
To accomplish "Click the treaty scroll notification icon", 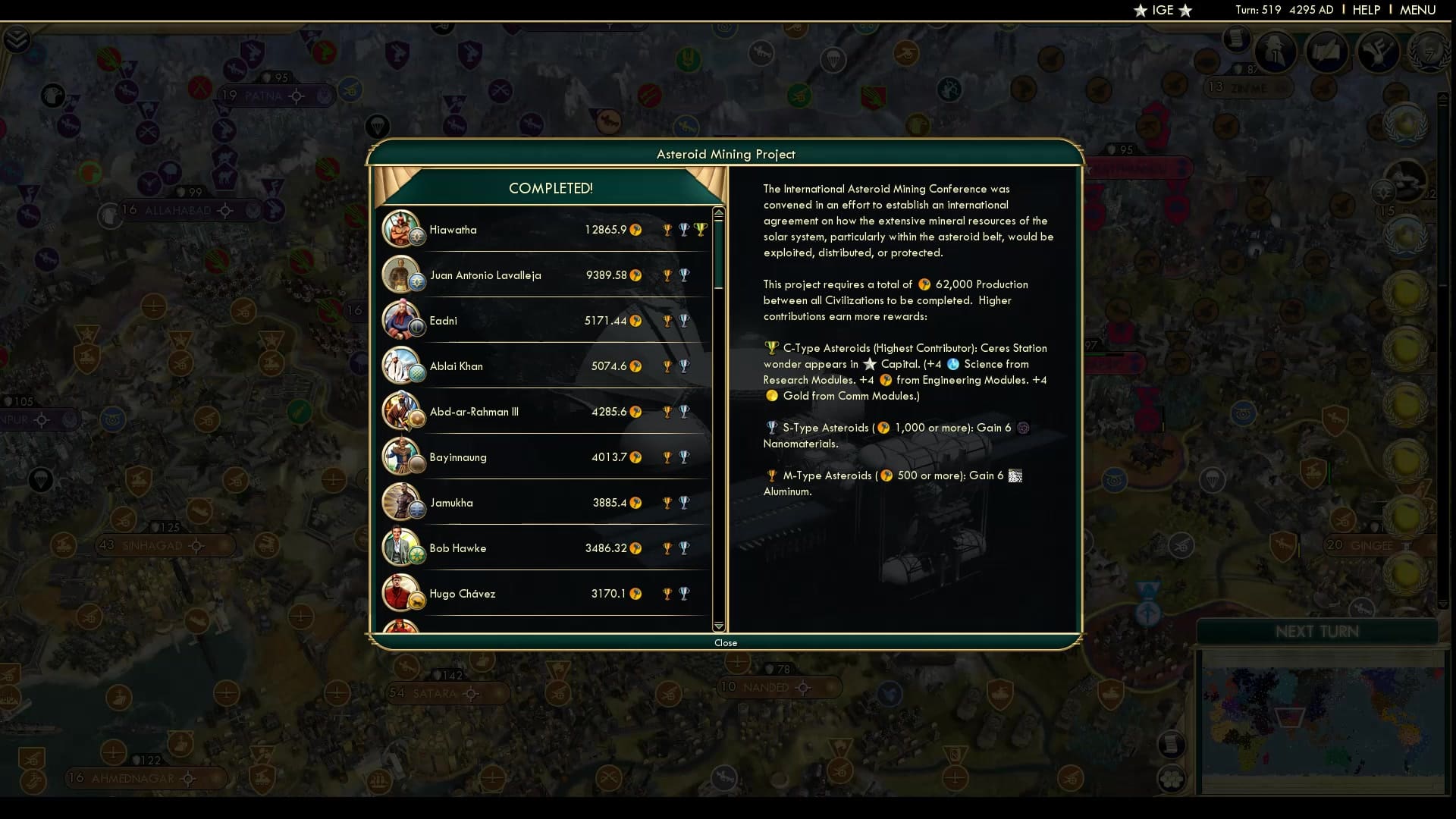I will 1235,39.
